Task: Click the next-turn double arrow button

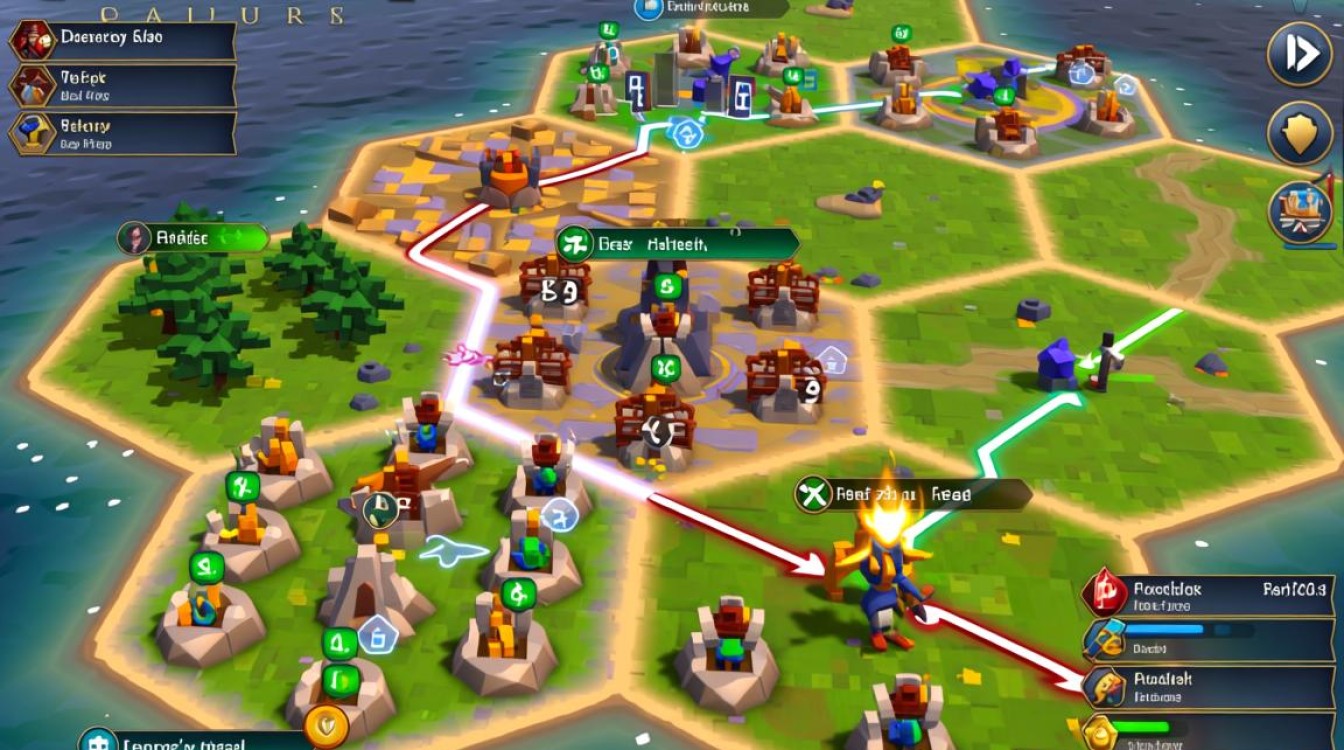Action: 1299,54
